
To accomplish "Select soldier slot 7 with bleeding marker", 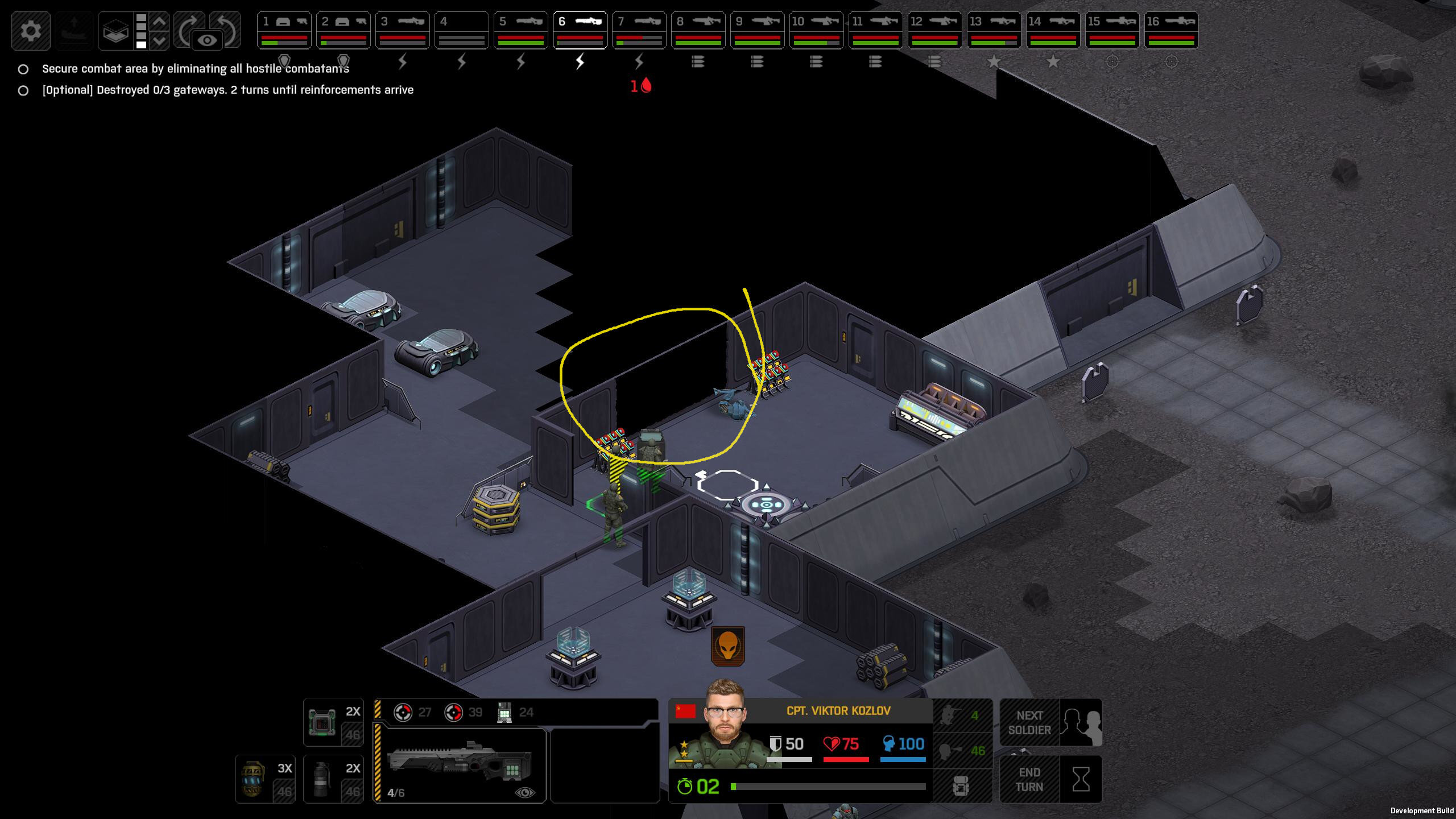I will coord(639,30).
